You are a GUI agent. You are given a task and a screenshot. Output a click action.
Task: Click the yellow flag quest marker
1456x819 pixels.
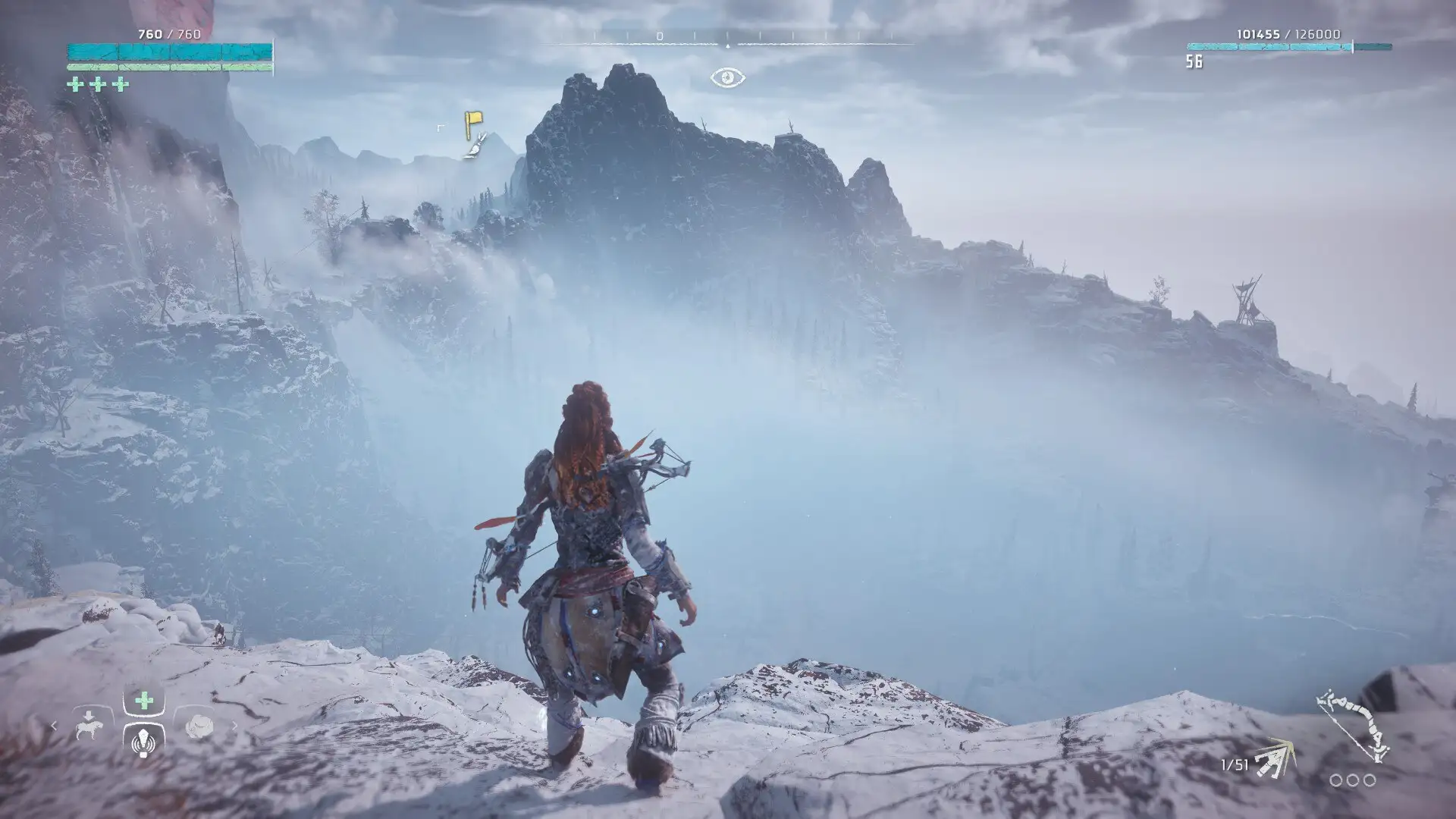click(472, 123)
